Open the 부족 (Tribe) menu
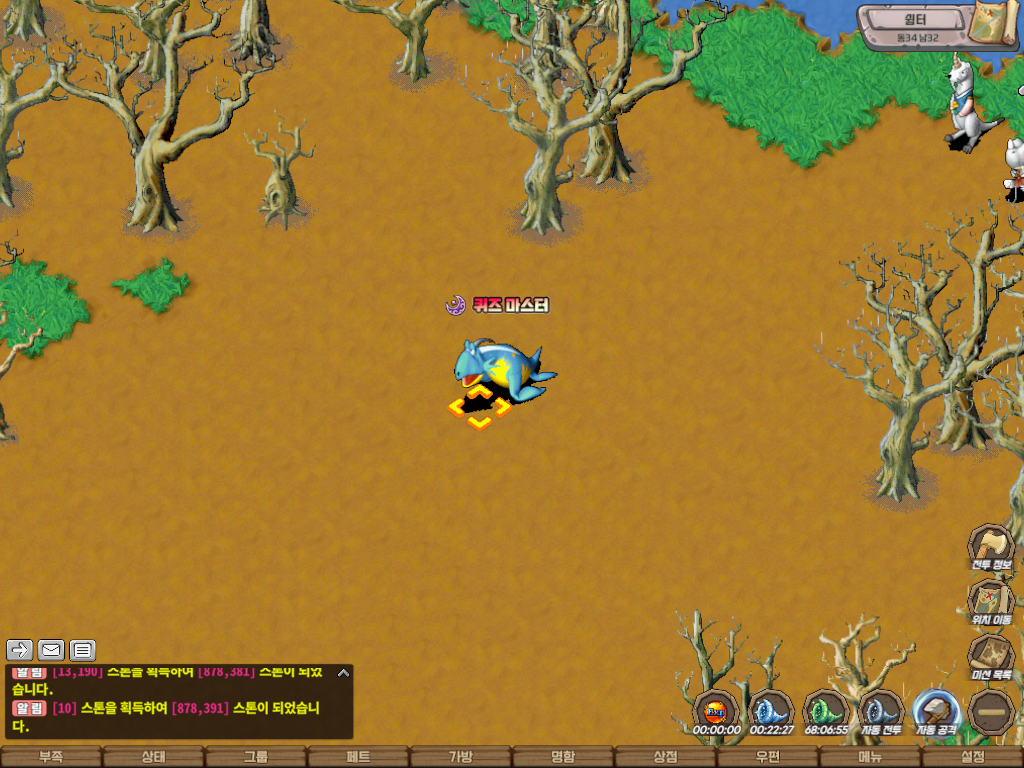The image size is (1024, 768). coord(50,757)
